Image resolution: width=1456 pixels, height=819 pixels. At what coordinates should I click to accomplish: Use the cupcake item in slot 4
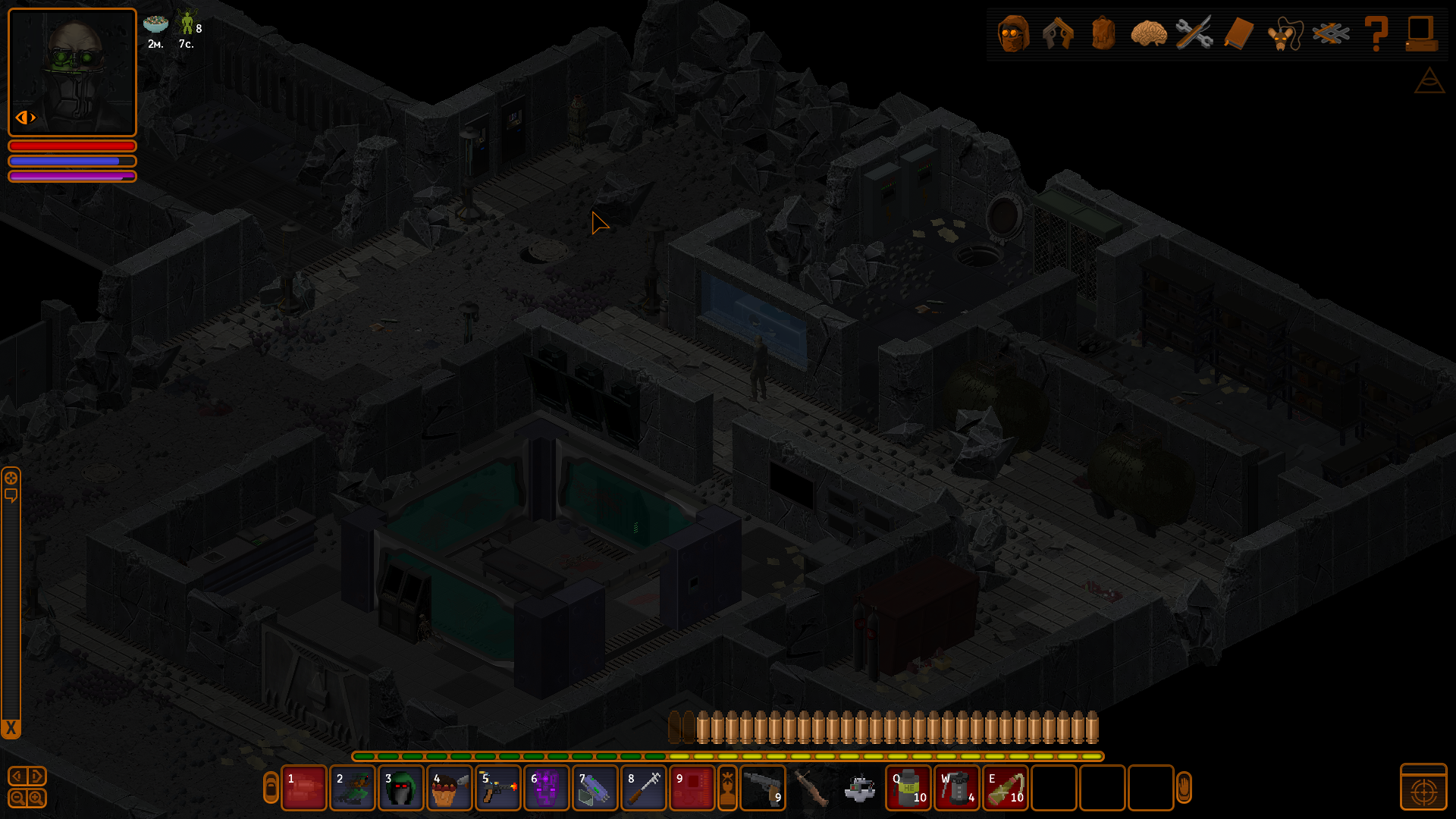point(449,789)
